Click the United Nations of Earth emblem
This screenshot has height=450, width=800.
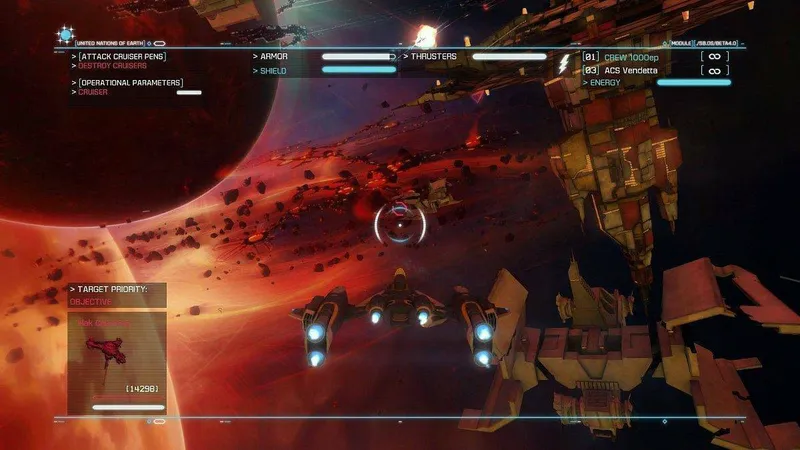pyautogui.click(x=66, y=35)
